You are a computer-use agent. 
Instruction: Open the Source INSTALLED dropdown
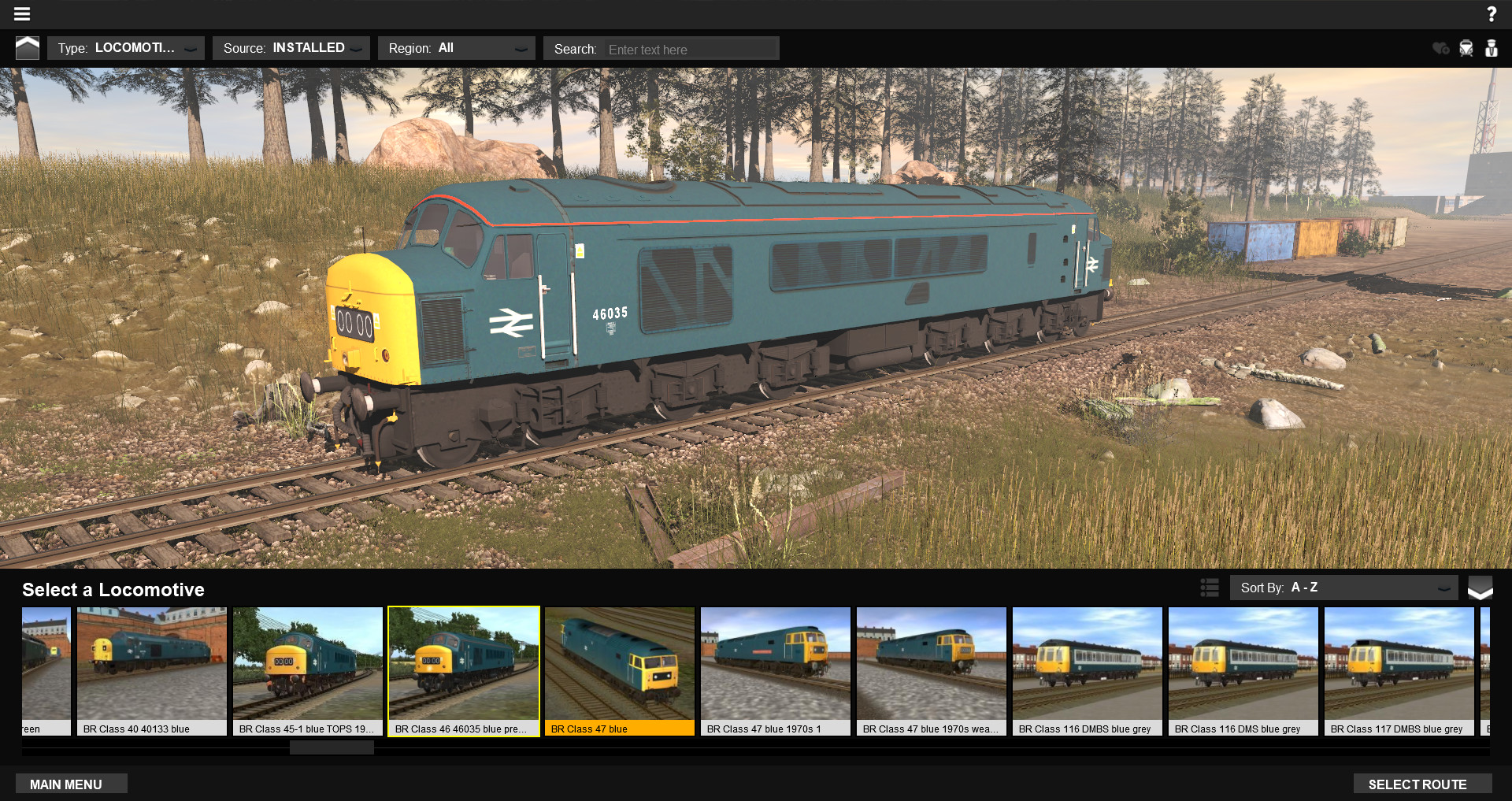pos(291,47)
